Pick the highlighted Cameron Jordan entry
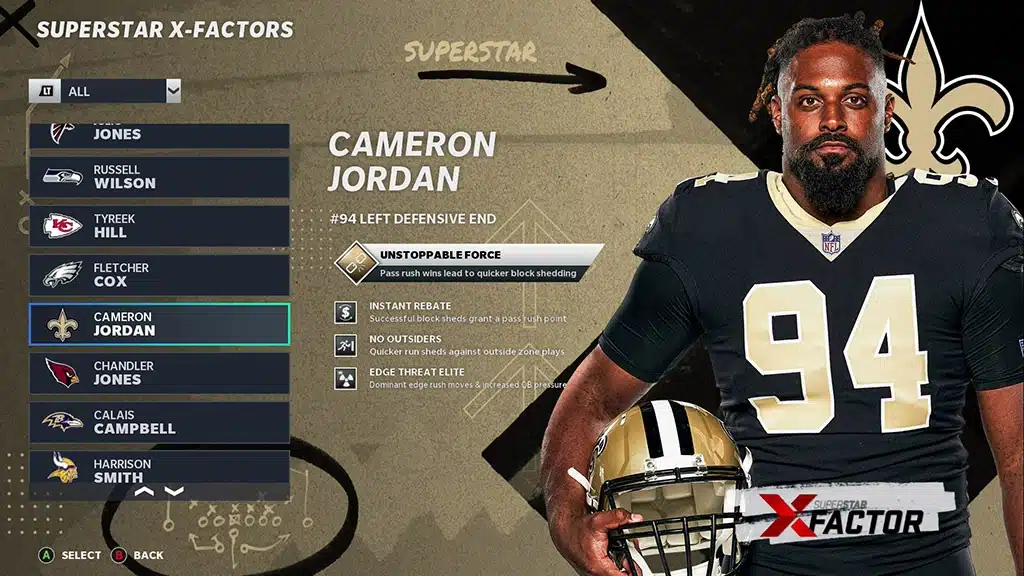Image resolution: width=1024 pixels, height=576 pixels. (160, 324)
